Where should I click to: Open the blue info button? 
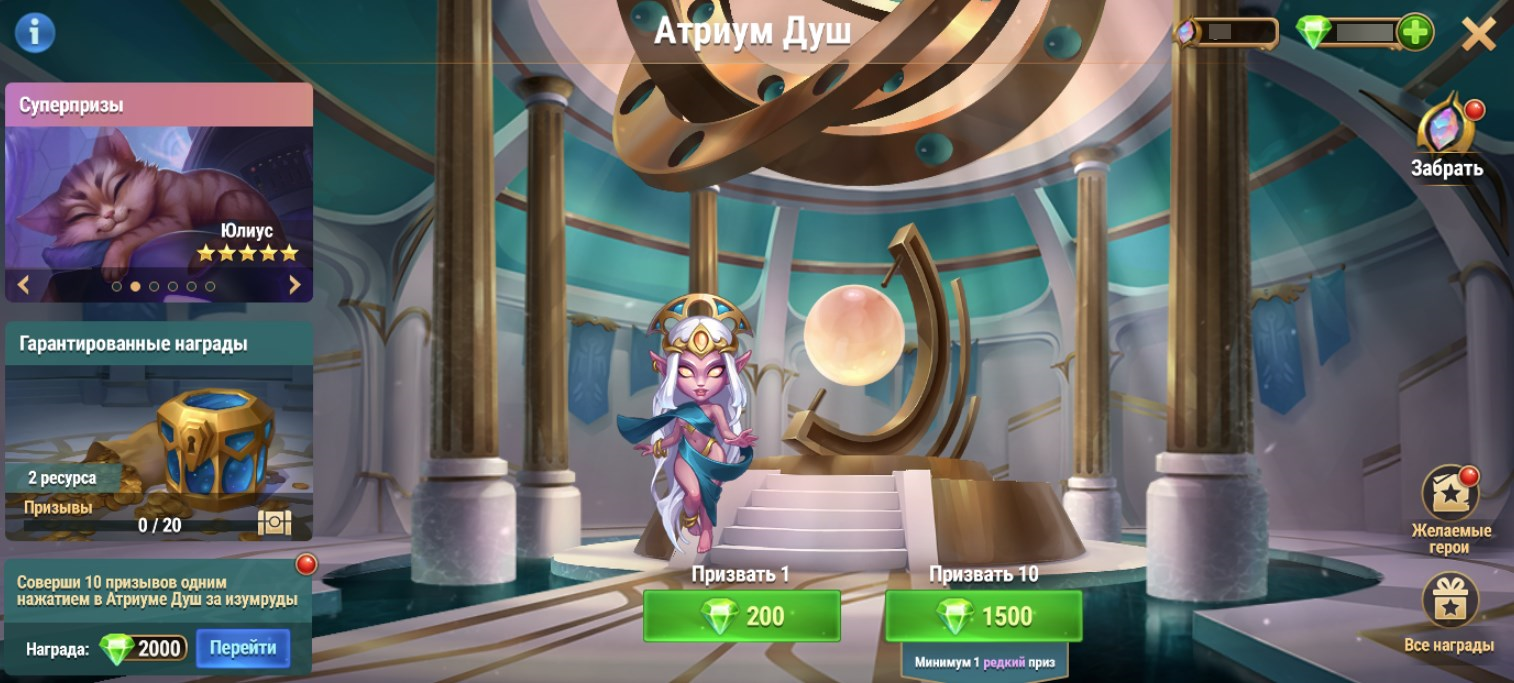(x=35, y=33)
